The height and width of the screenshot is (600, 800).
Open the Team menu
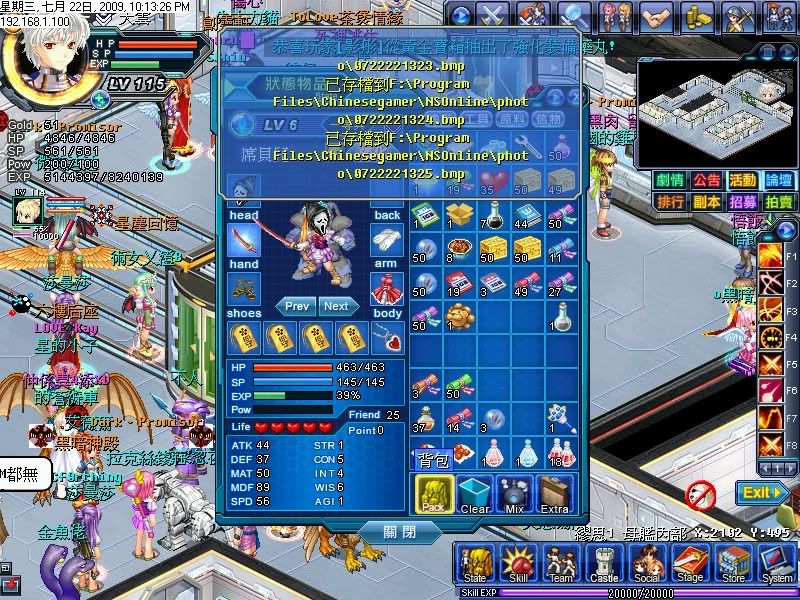pyautogui.click(x=561, y=565)
